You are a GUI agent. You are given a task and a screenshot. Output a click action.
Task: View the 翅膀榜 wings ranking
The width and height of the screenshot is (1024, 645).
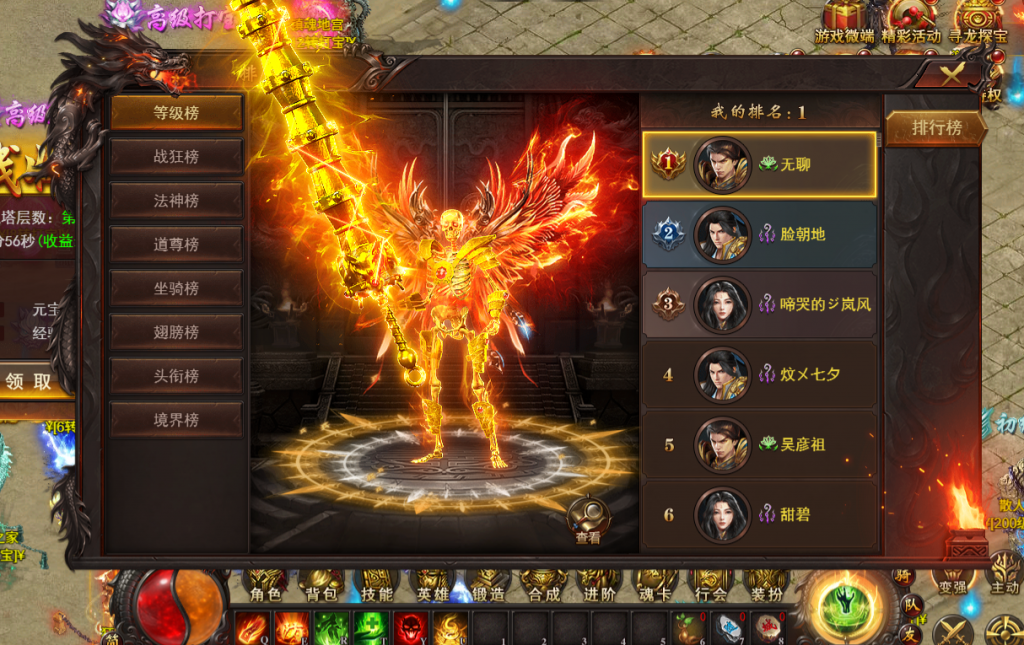click(x=176, y=332)
